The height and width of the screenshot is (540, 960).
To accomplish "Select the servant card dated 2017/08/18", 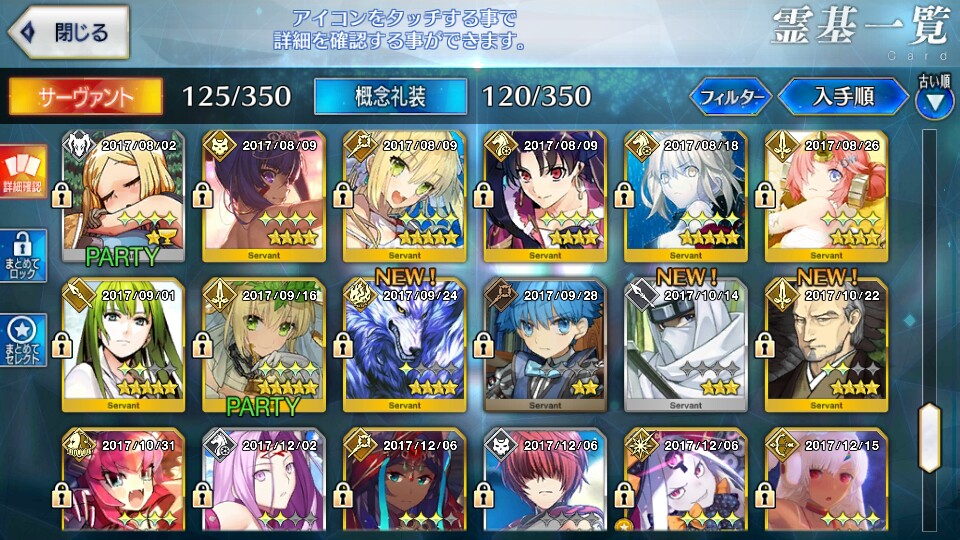I will click(x=685, y=195).
